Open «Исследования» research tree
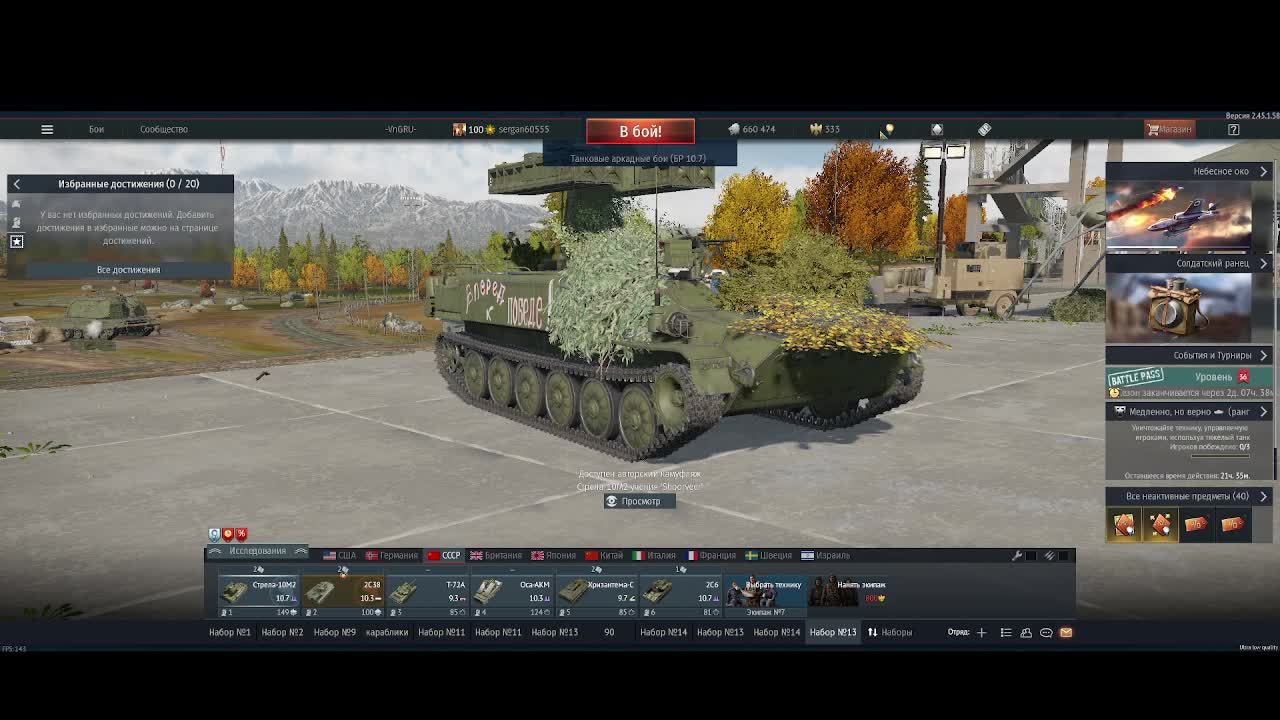Screen dimensions: 1280x720 (x=257, y=551)
